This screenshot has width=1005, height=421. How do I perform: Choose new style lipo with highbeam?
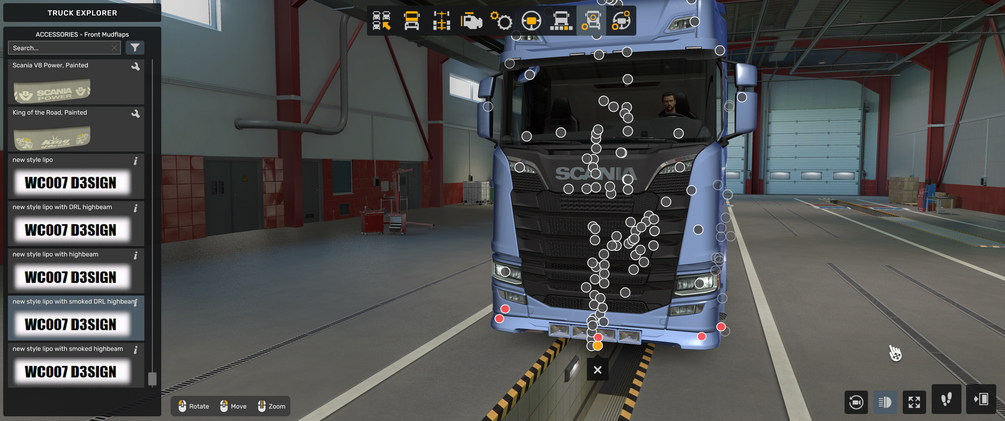coord(77,271)
